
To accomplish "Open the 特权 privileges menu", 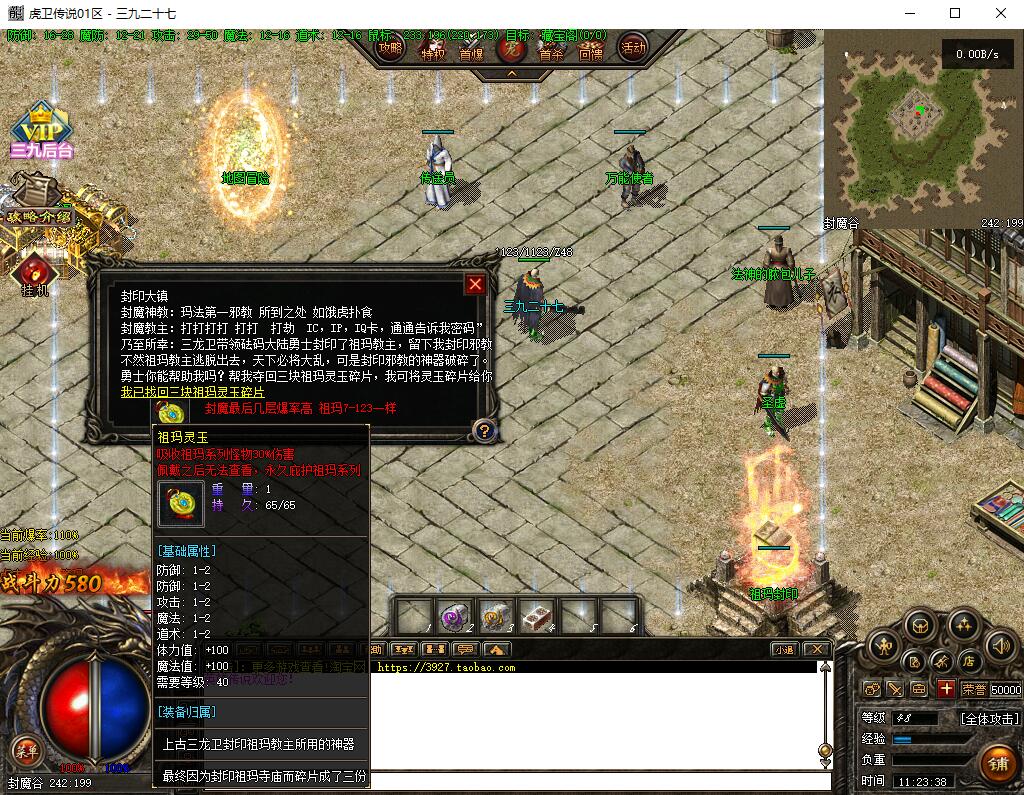I will 433,48.
